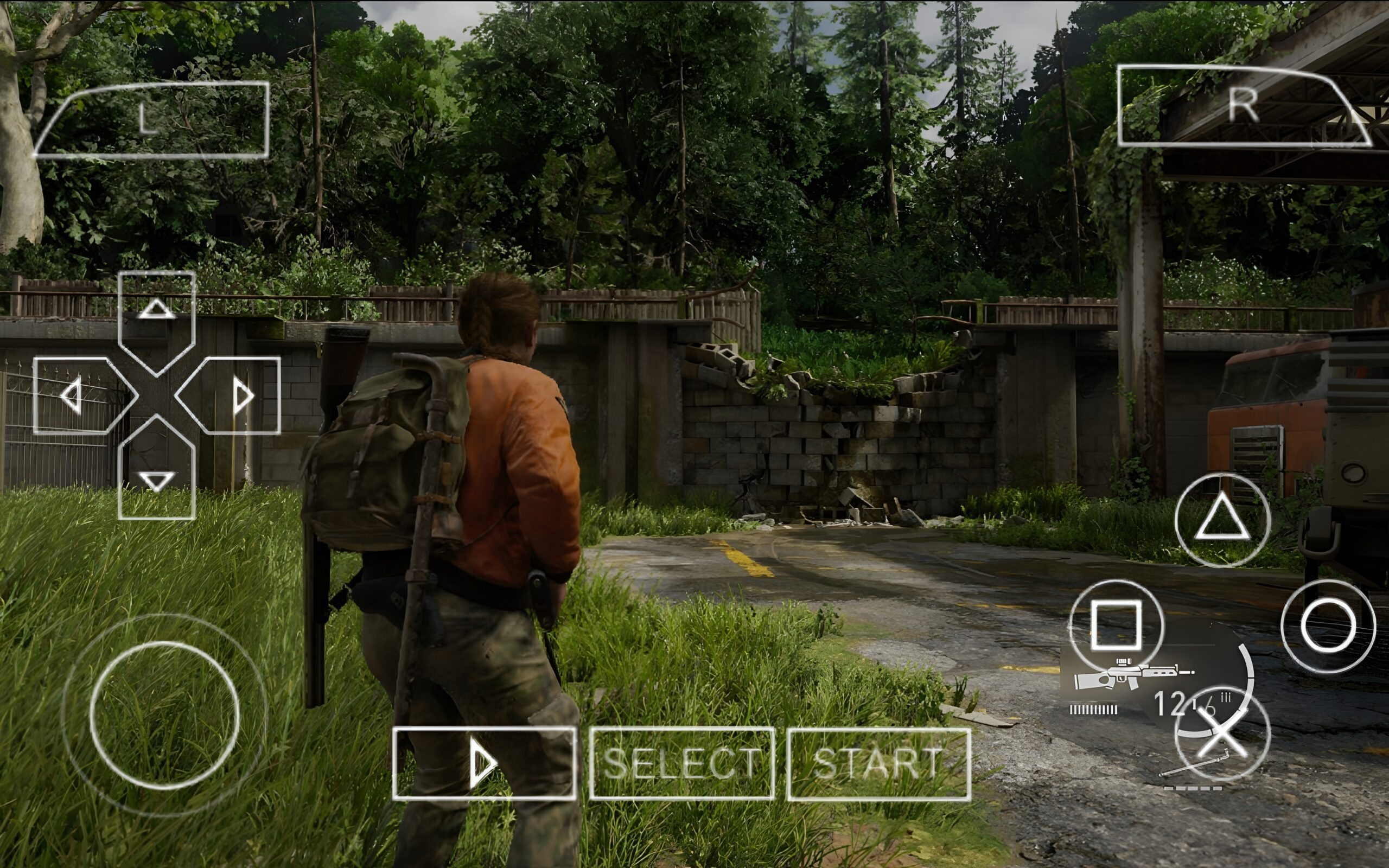Toggle the fast-forward play arrow
The height and width of the screenshot is (868, 1389).
[x=485, y=763]
